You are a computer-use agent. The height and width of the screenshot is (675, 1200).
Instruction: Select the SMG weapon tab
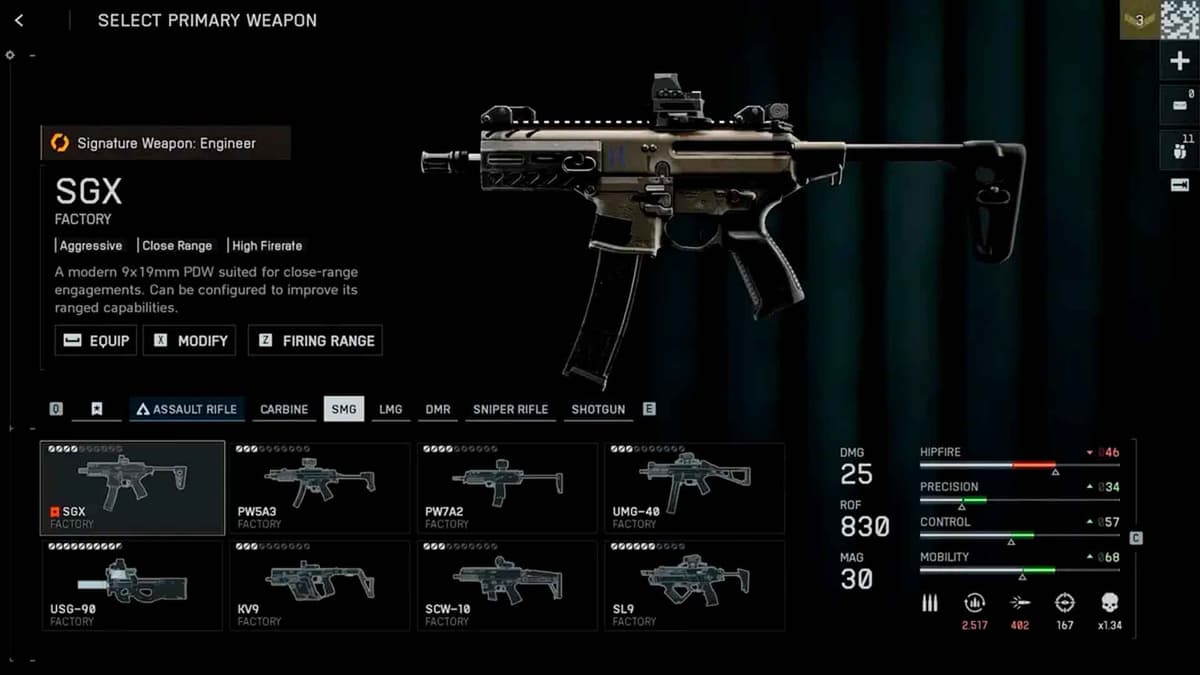344,409
